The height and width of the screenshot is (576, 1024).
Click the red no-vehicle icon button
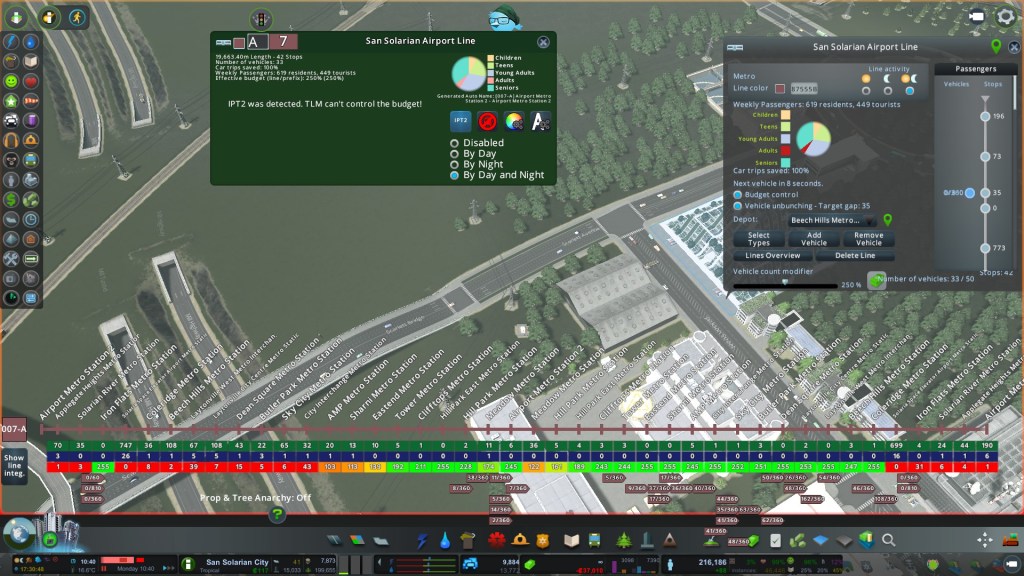pyautogui.click(x=488, y=121)
